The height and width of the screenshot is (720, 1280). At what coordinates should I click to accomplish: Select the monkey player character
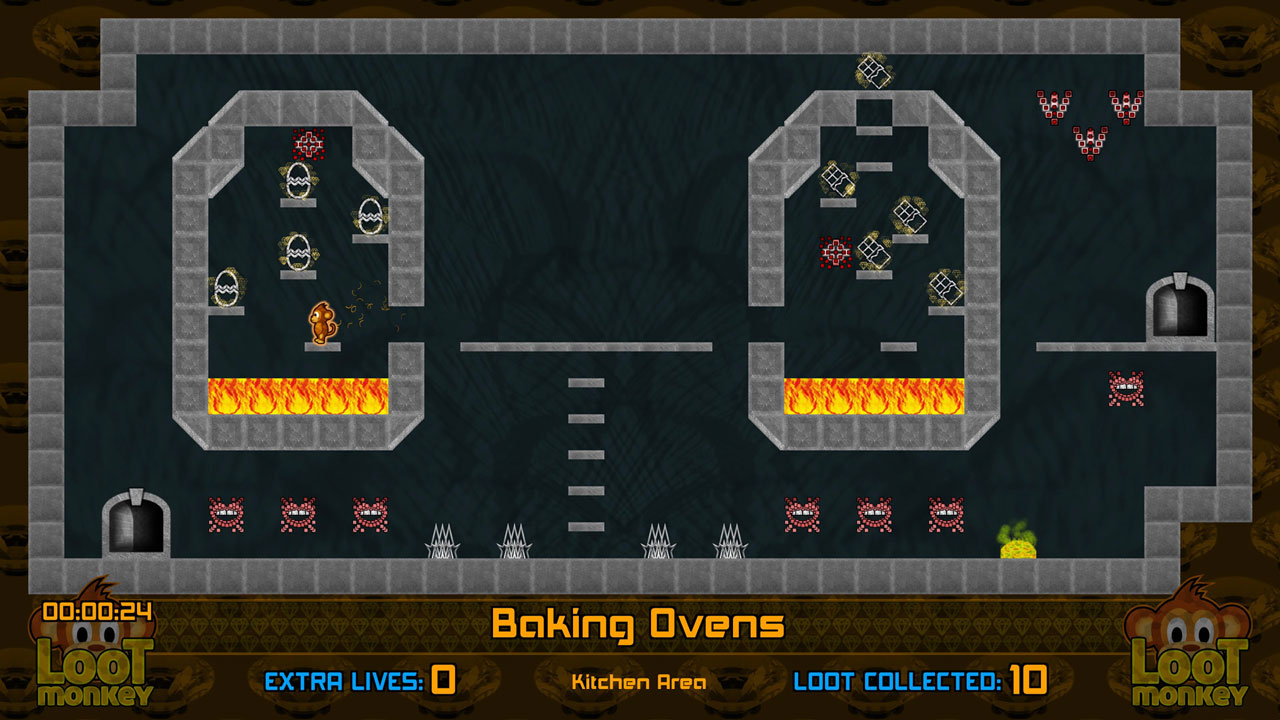(x=320, y=320)
